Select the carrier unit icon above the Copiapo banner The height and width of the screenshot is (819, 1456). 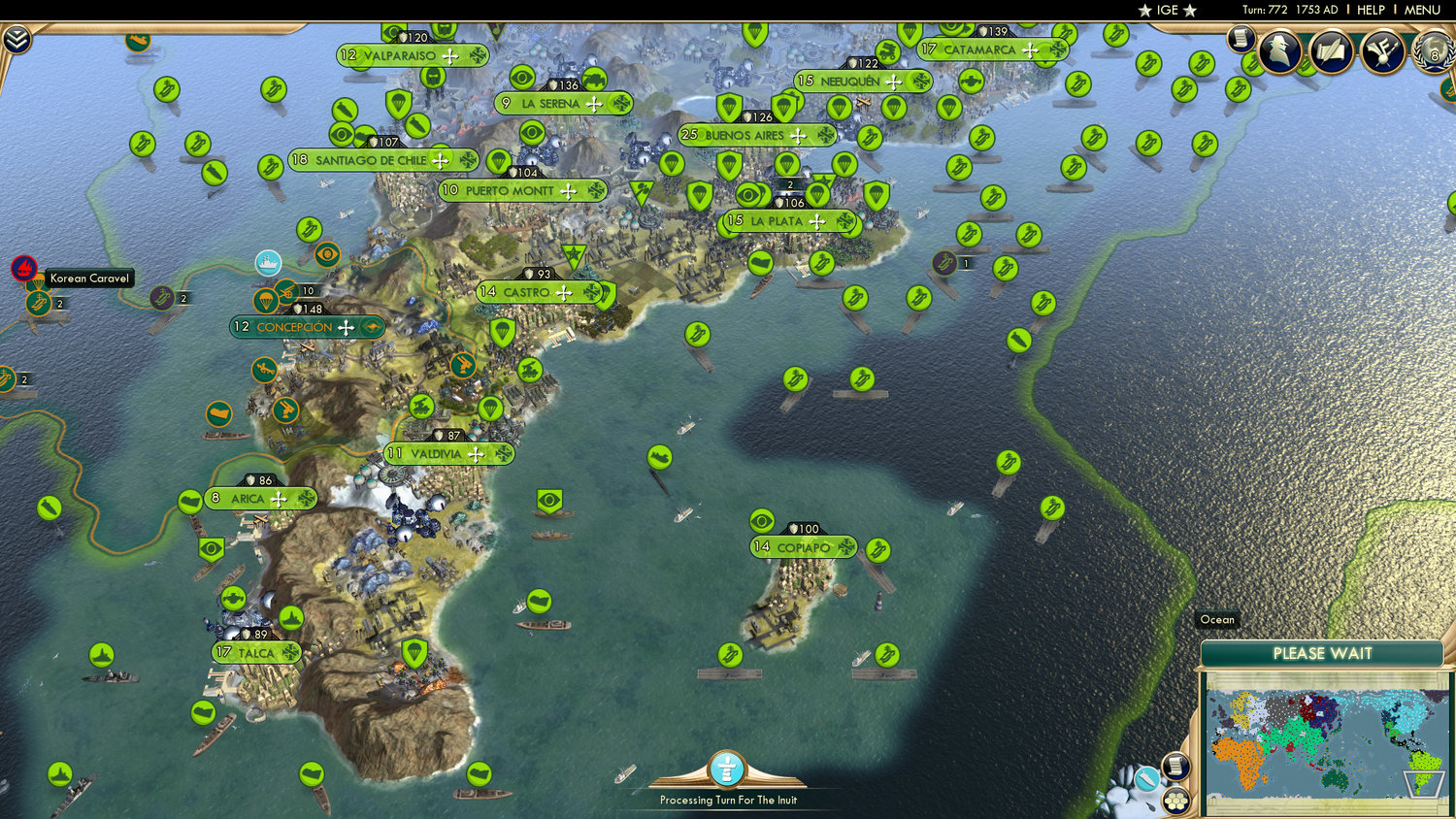coord(878,550)
